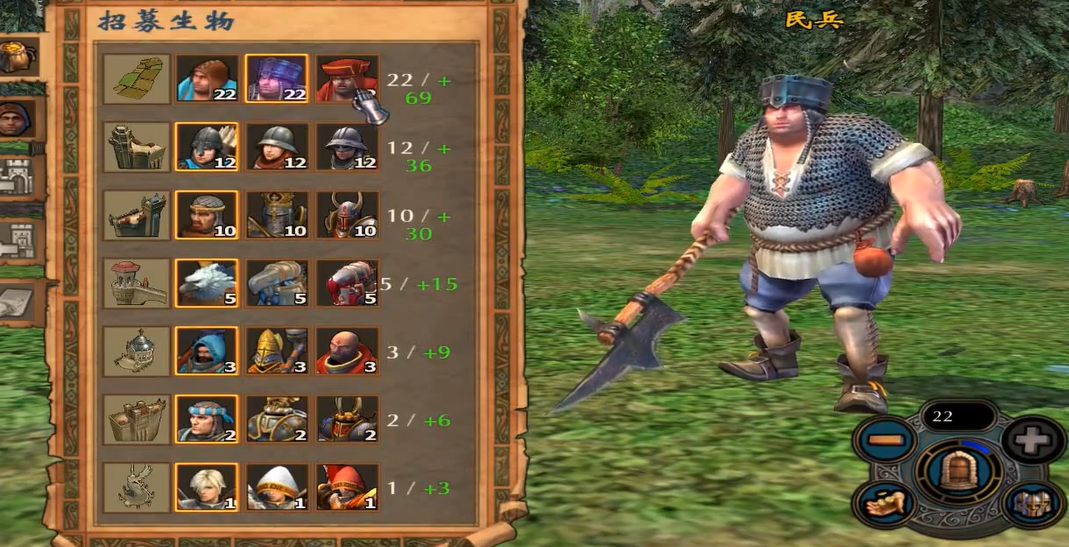Pick the red-winged archangel upgrade portrait

pyautogui.click(x=347, y=487)
